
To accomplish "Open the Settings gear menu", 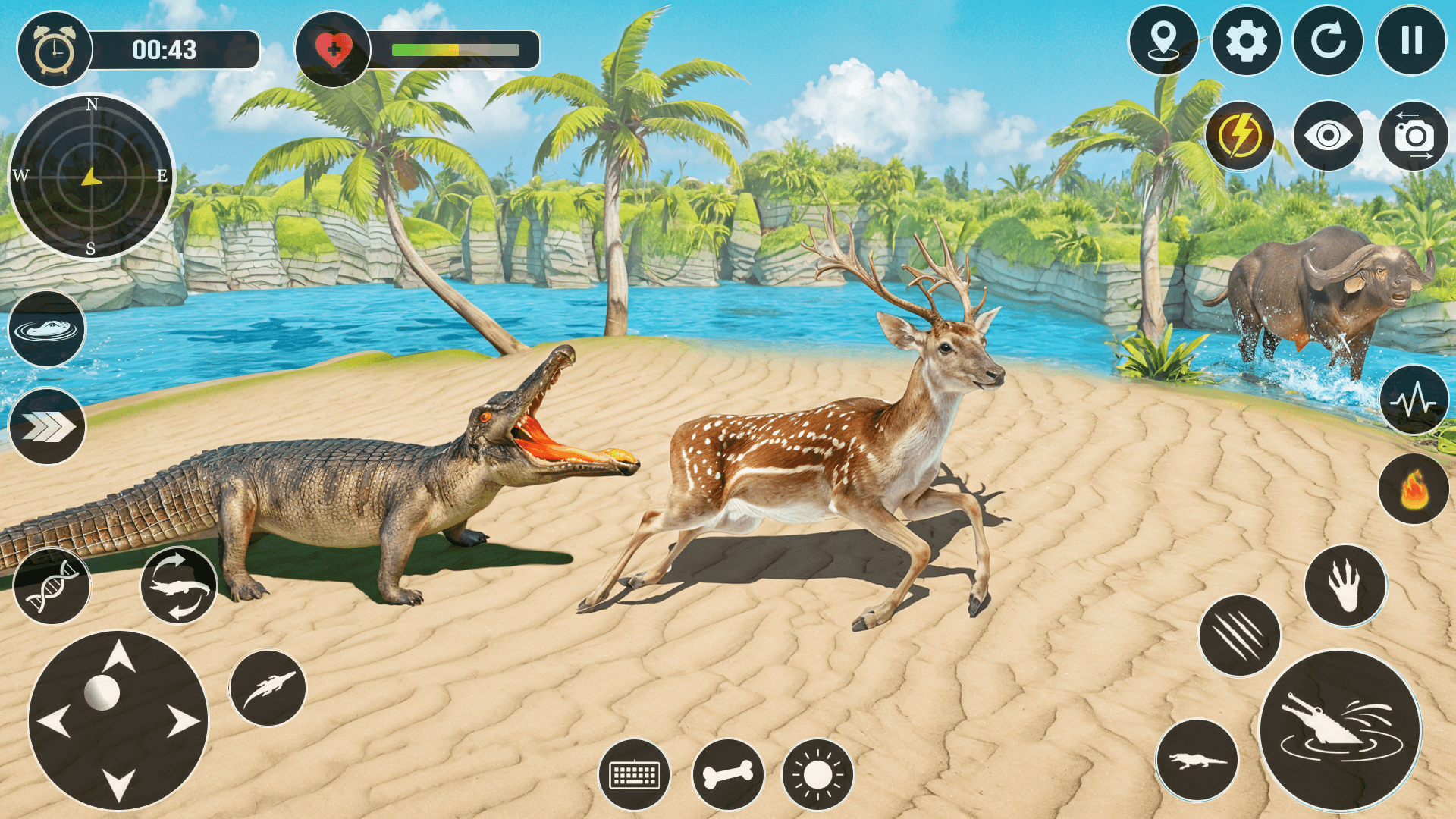I will click(x=1246, y=42).
